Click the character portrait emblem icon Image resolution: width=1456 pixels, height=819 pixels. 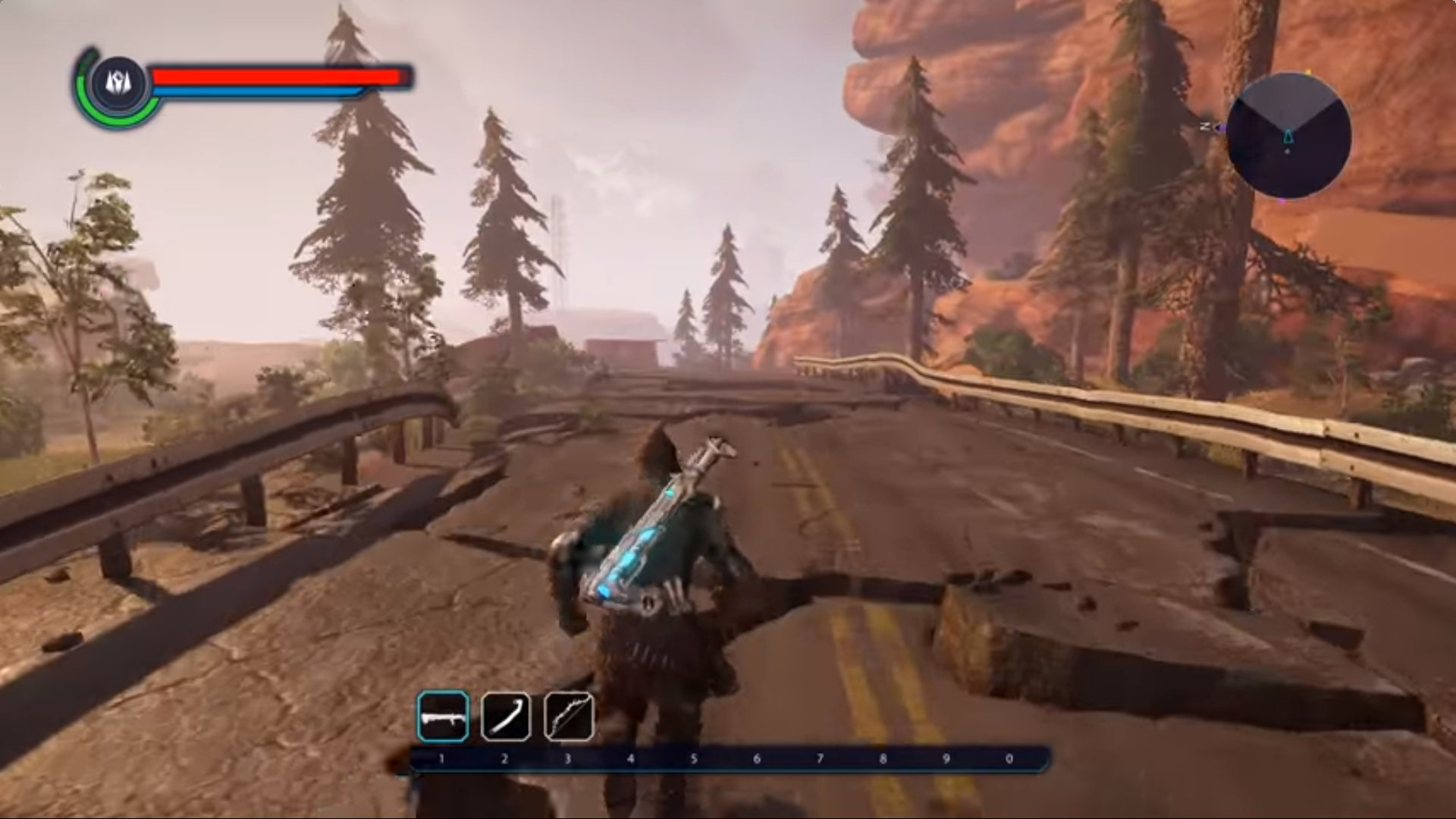click(x=118, y=82)
